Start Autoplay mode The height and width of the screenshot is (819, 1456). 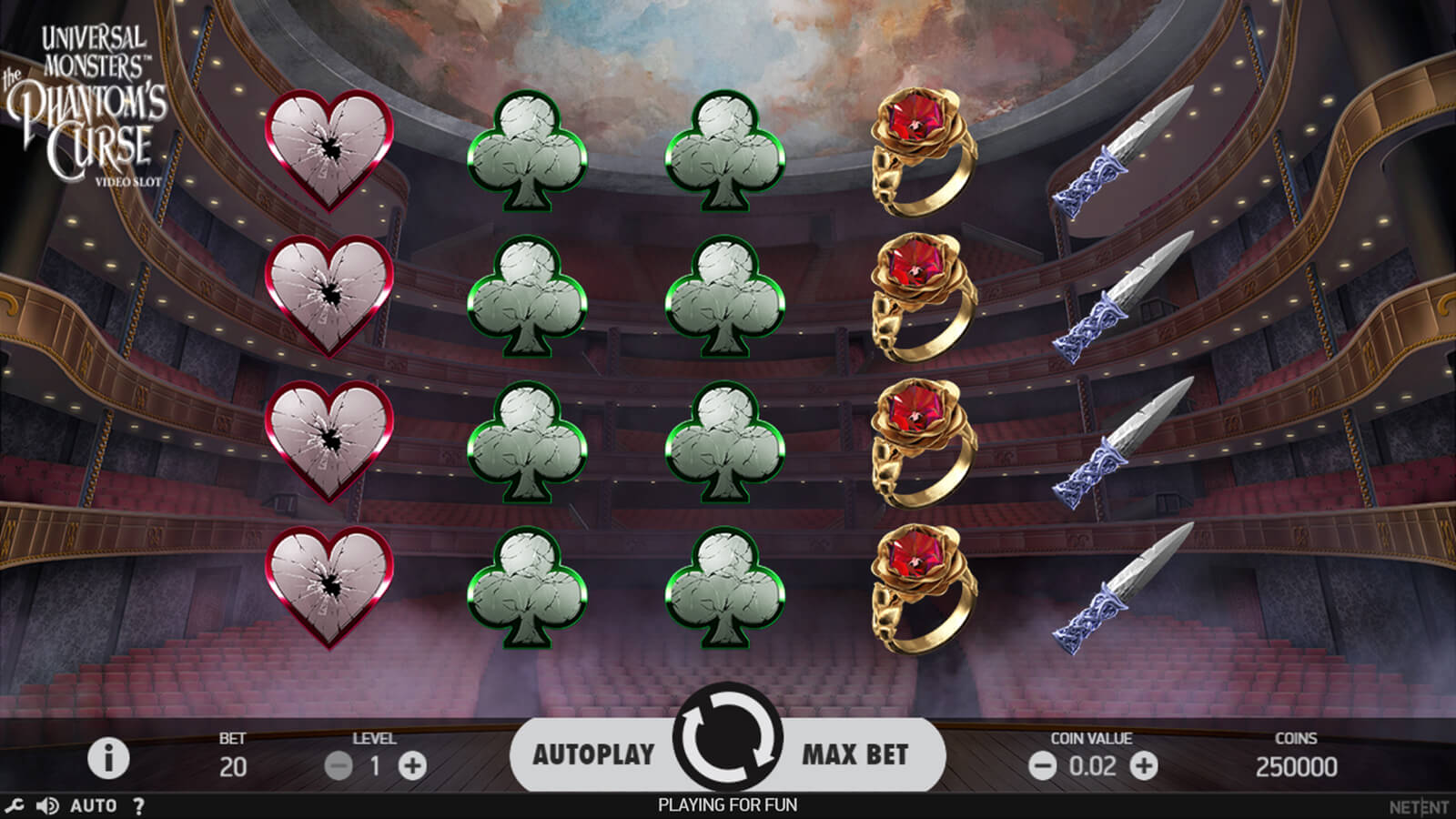point(593,754)
